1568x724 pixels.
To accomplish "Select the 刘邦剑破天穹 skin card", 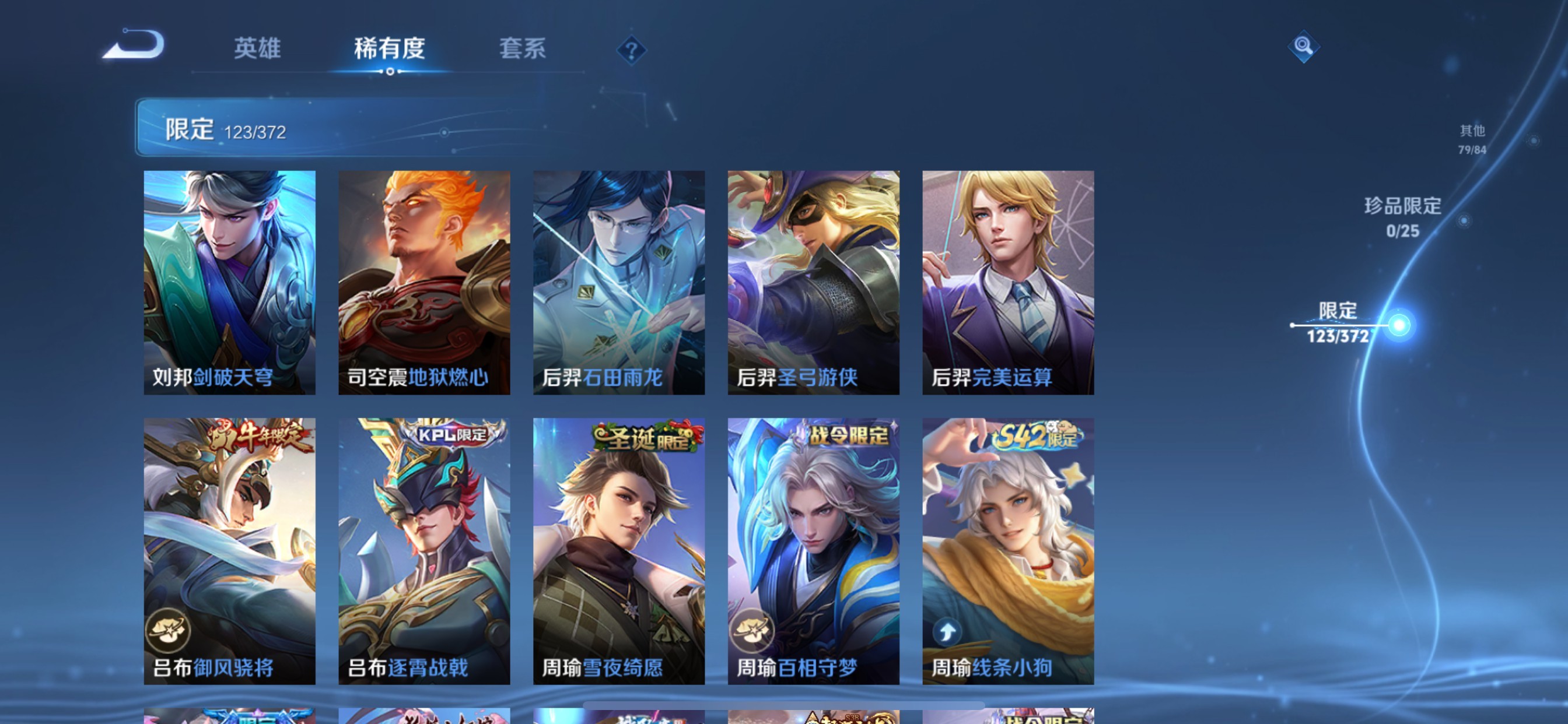I will click(x=229, y=280).
